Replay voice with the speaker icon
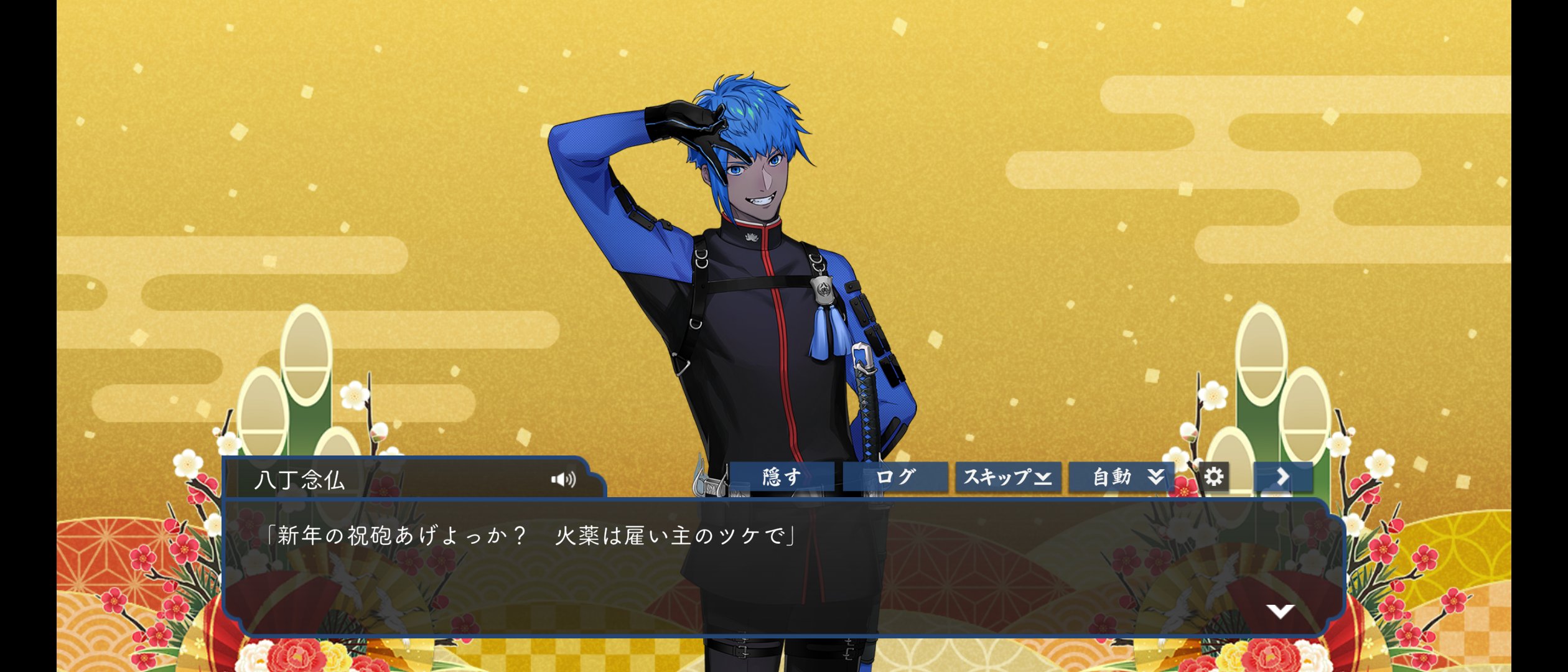The width and height of the screenshot is (1568, 672). tap(563, 479)
